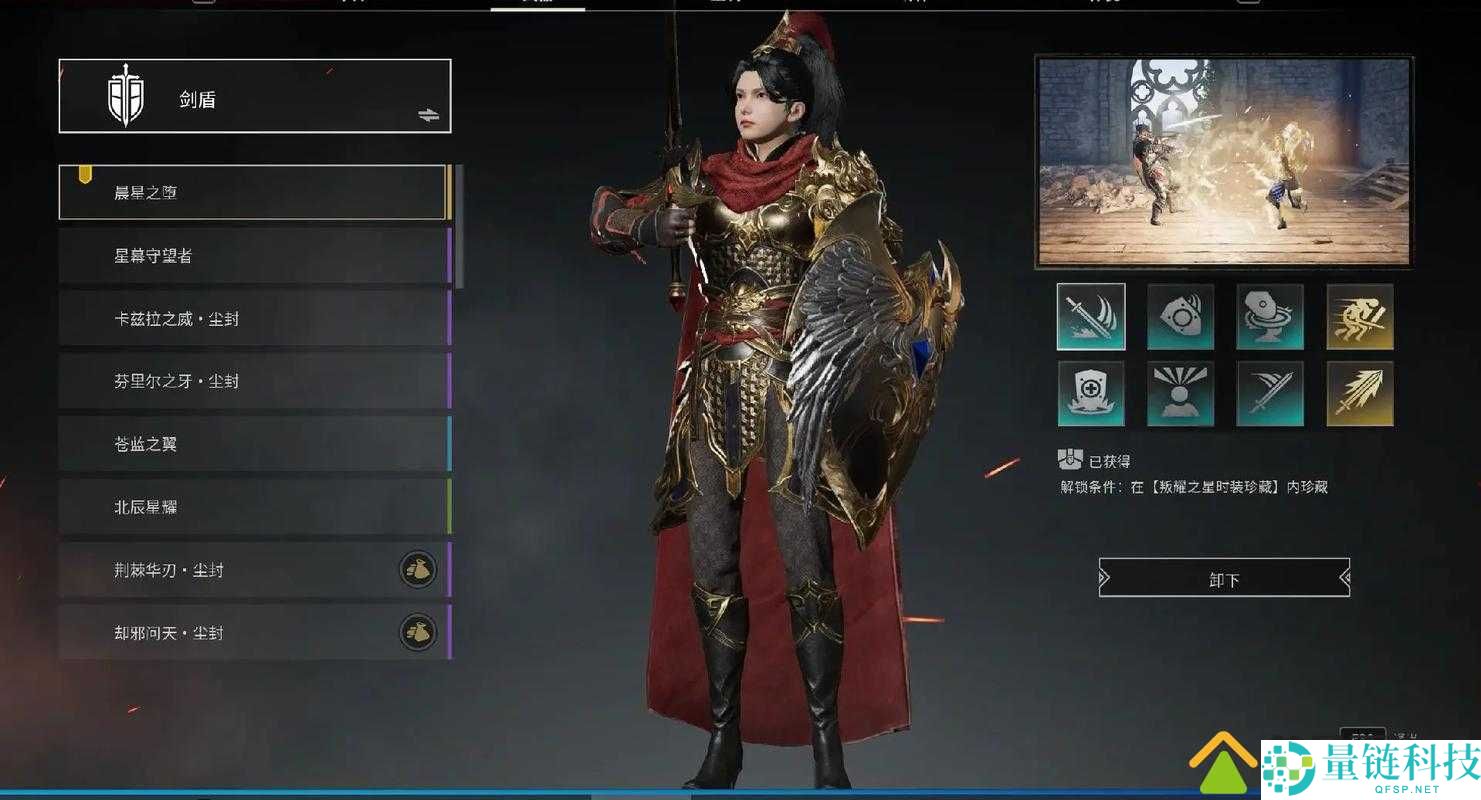This screenshot has width=1481, height=800.
Task: Select 卡兹拉之威·尘封 from the list
Action: (254, 319)
